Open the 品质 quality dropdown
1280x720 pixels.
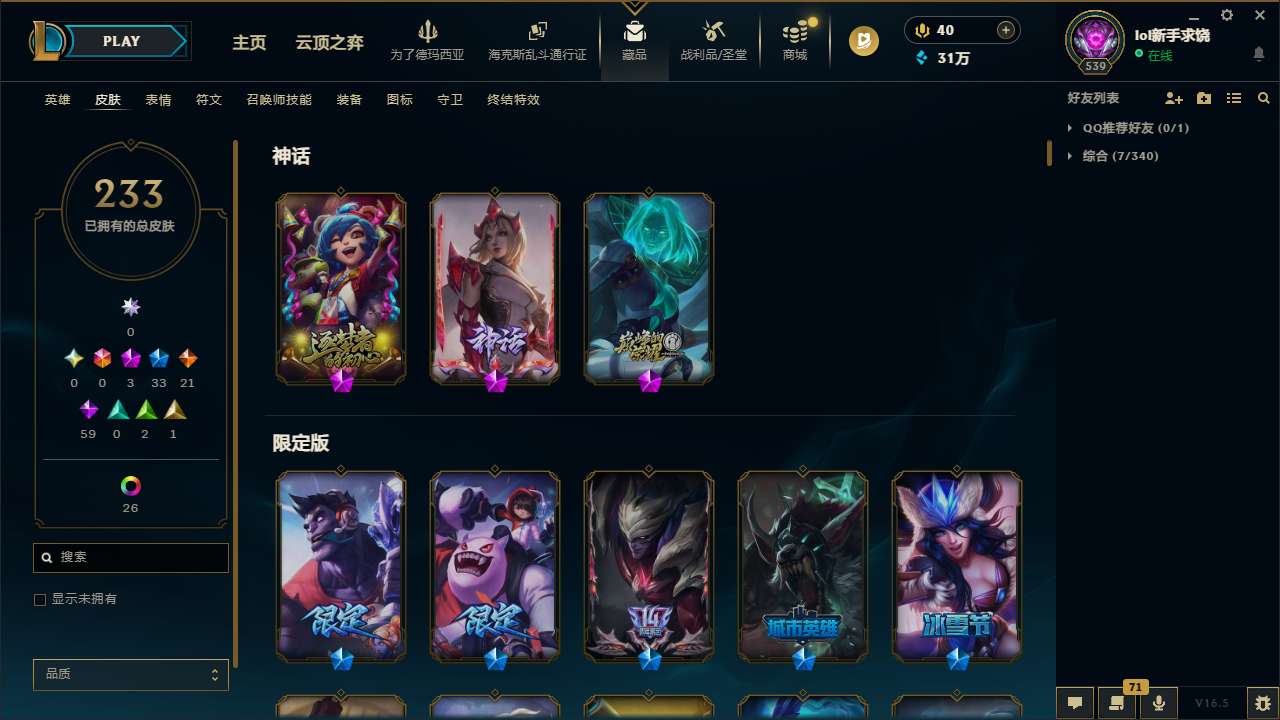[130, 674]
